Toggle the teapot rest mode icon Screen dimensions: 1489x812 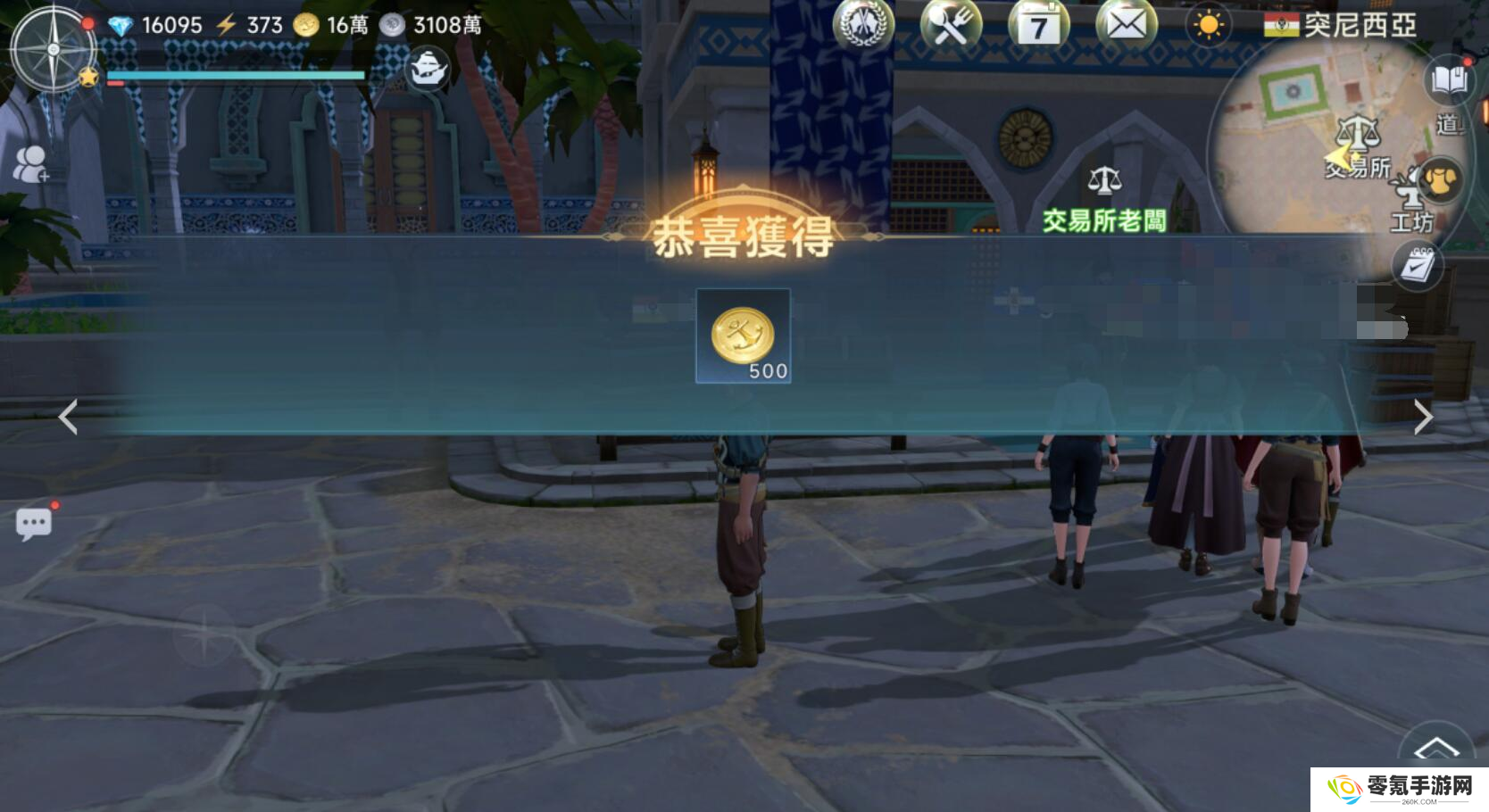coord(428,68)
